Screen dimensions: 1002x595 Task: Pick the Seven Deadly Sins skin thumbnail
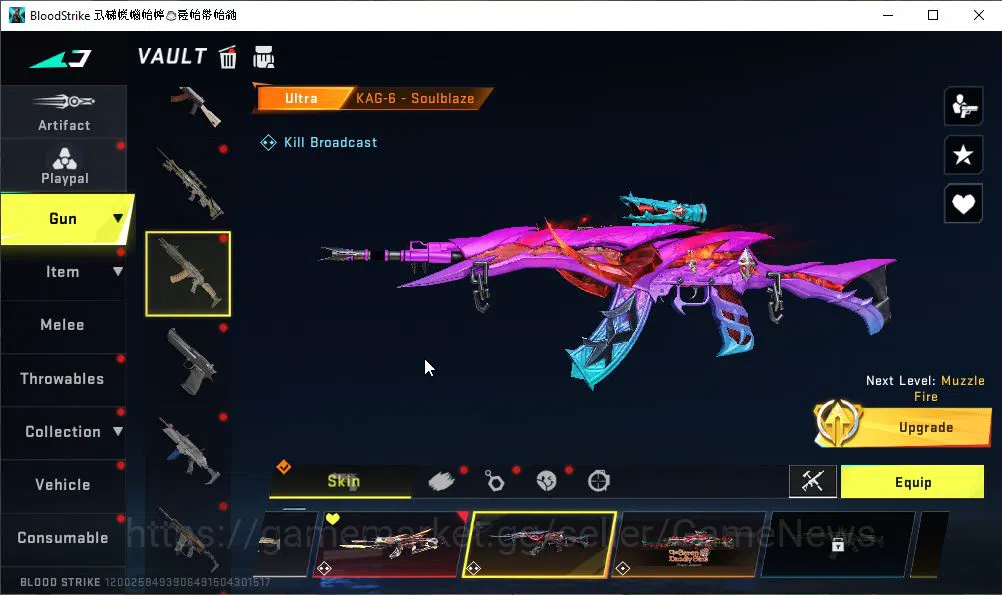pyautogui.click(x=688, y=545)
